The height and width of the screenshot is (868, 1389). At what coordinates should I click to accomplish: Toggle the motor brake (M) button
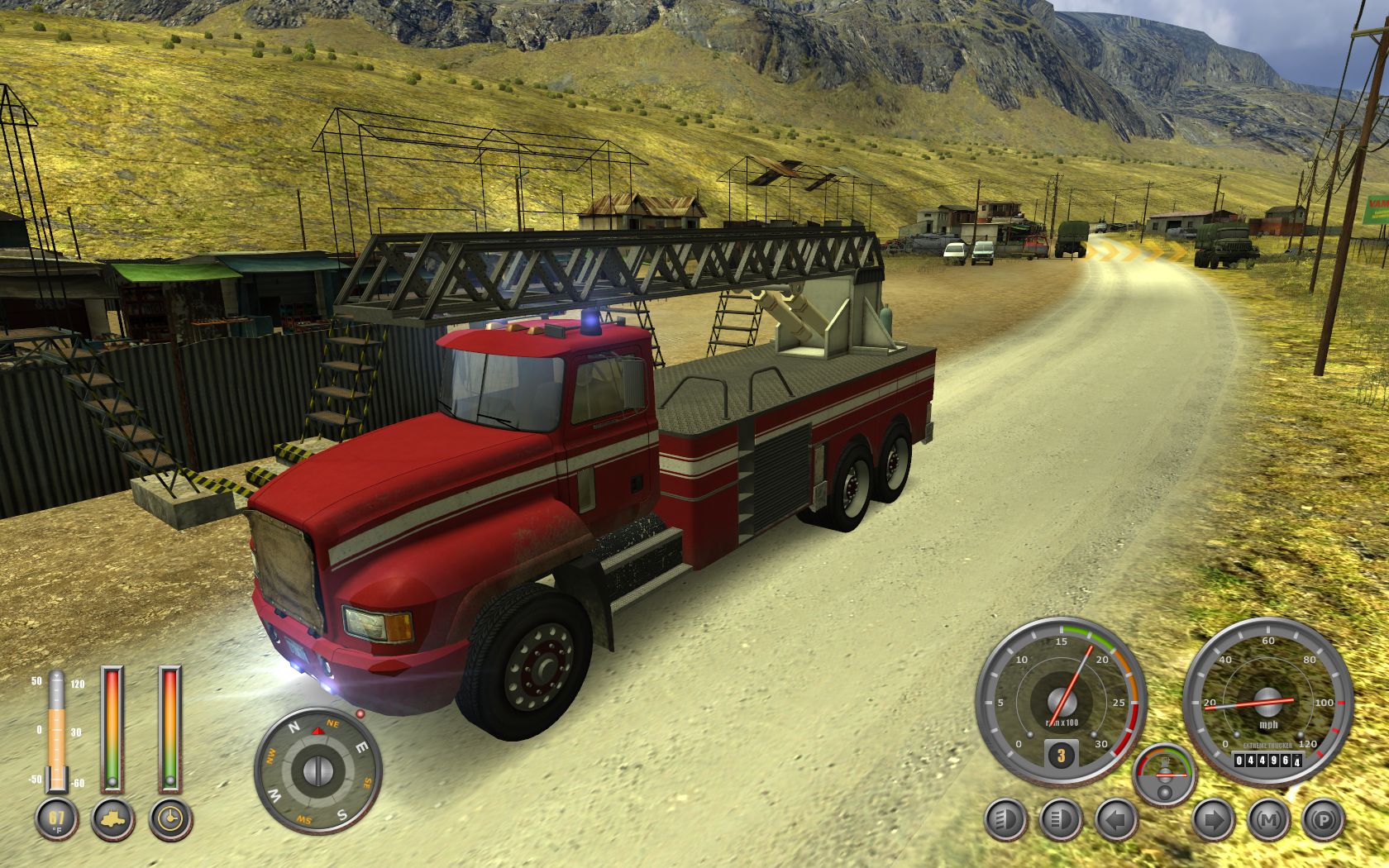click(x=1267, y=821)
